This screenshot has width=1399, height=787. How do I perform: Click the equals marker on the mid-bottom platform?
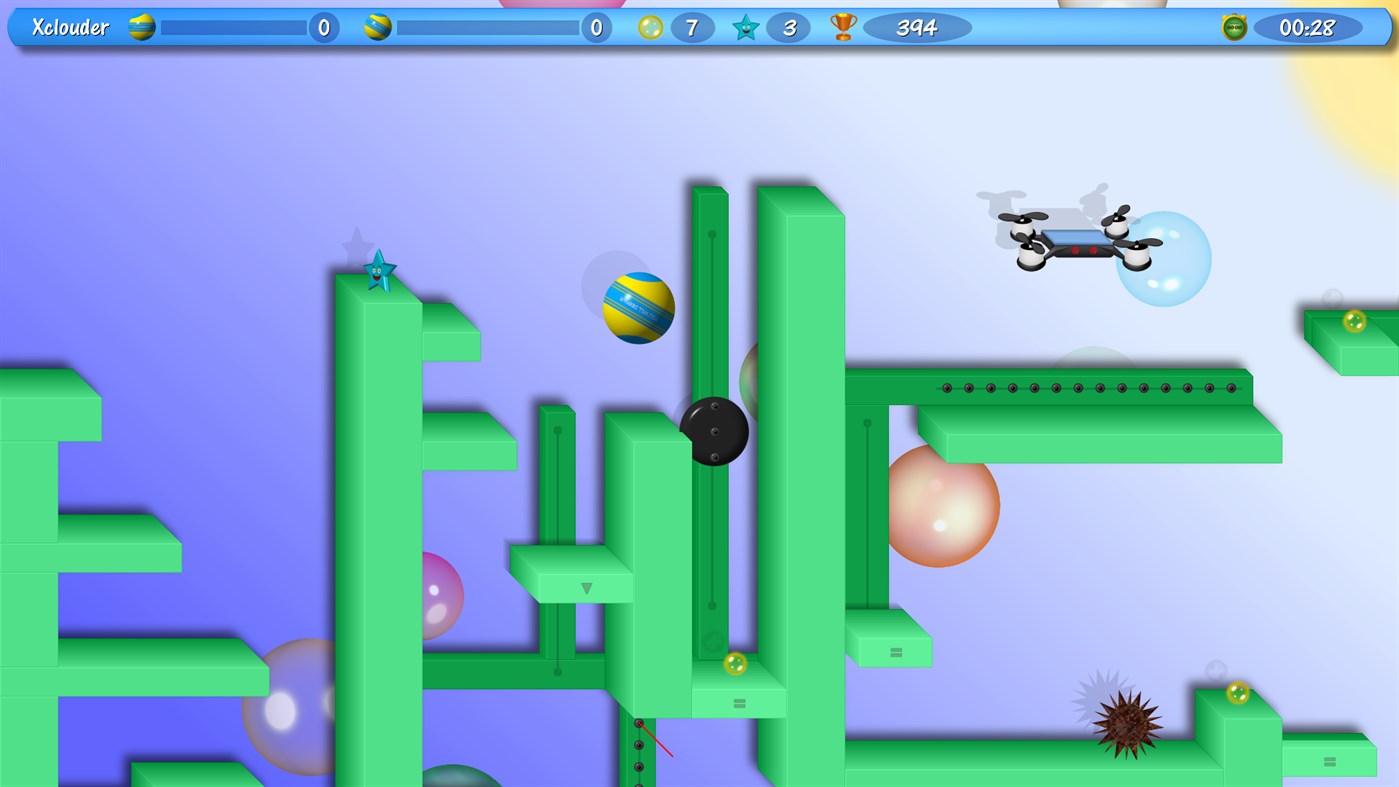pyautogui.click(x=738, y=704)
